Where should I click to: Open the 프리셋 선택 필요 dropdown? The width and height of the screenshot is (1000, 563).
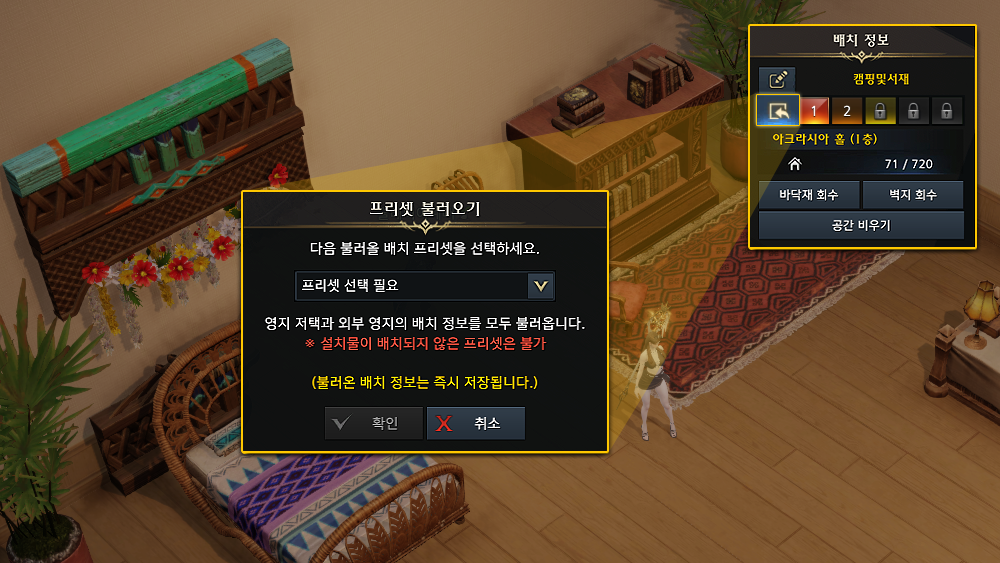425,285
